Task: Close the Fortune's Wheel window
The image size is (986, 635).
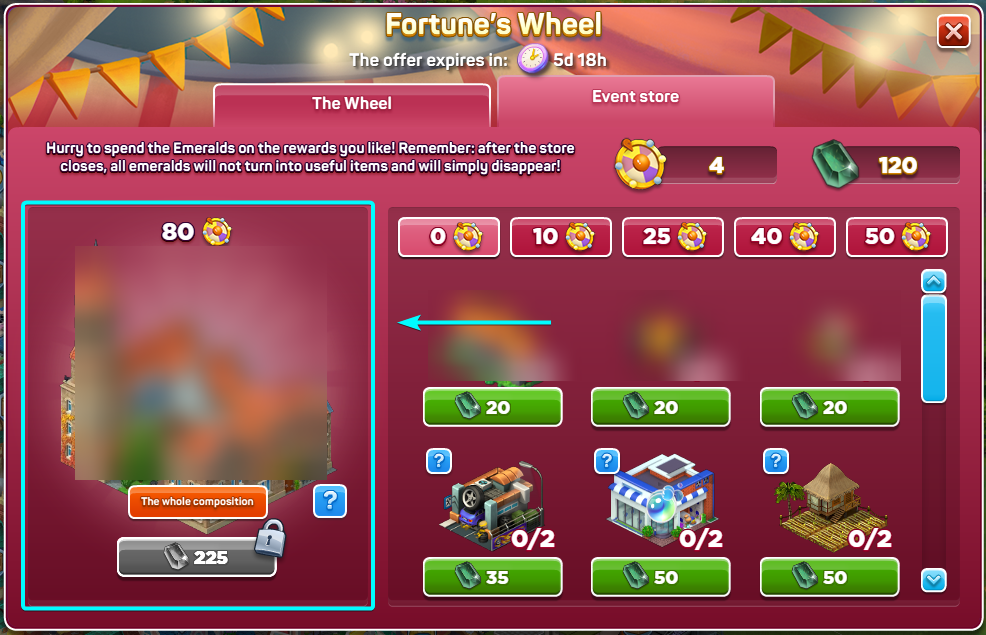Action: point(953,32)
